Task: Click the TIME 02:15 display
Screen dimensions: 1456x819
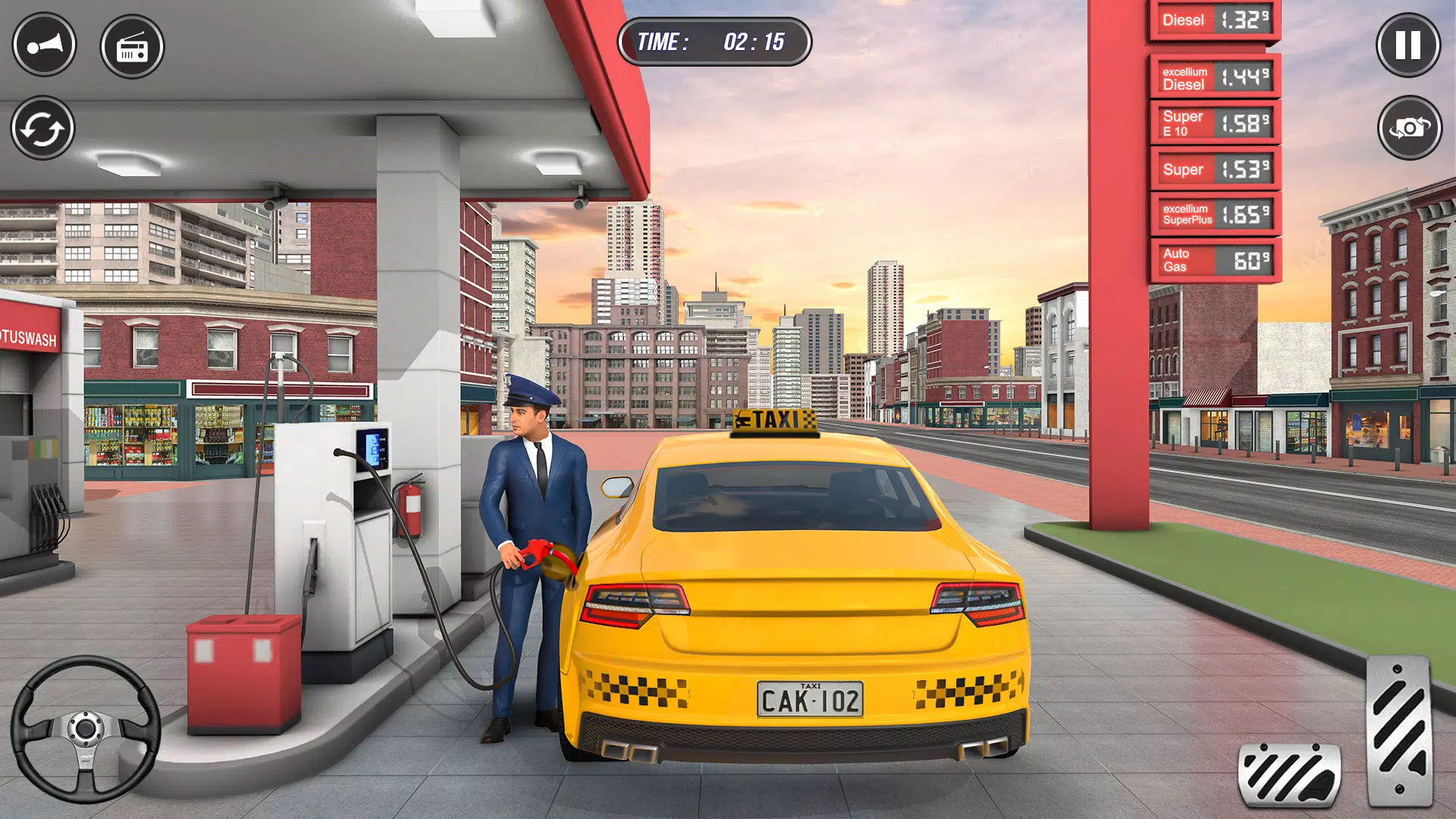Action: [x=715, y=42]
